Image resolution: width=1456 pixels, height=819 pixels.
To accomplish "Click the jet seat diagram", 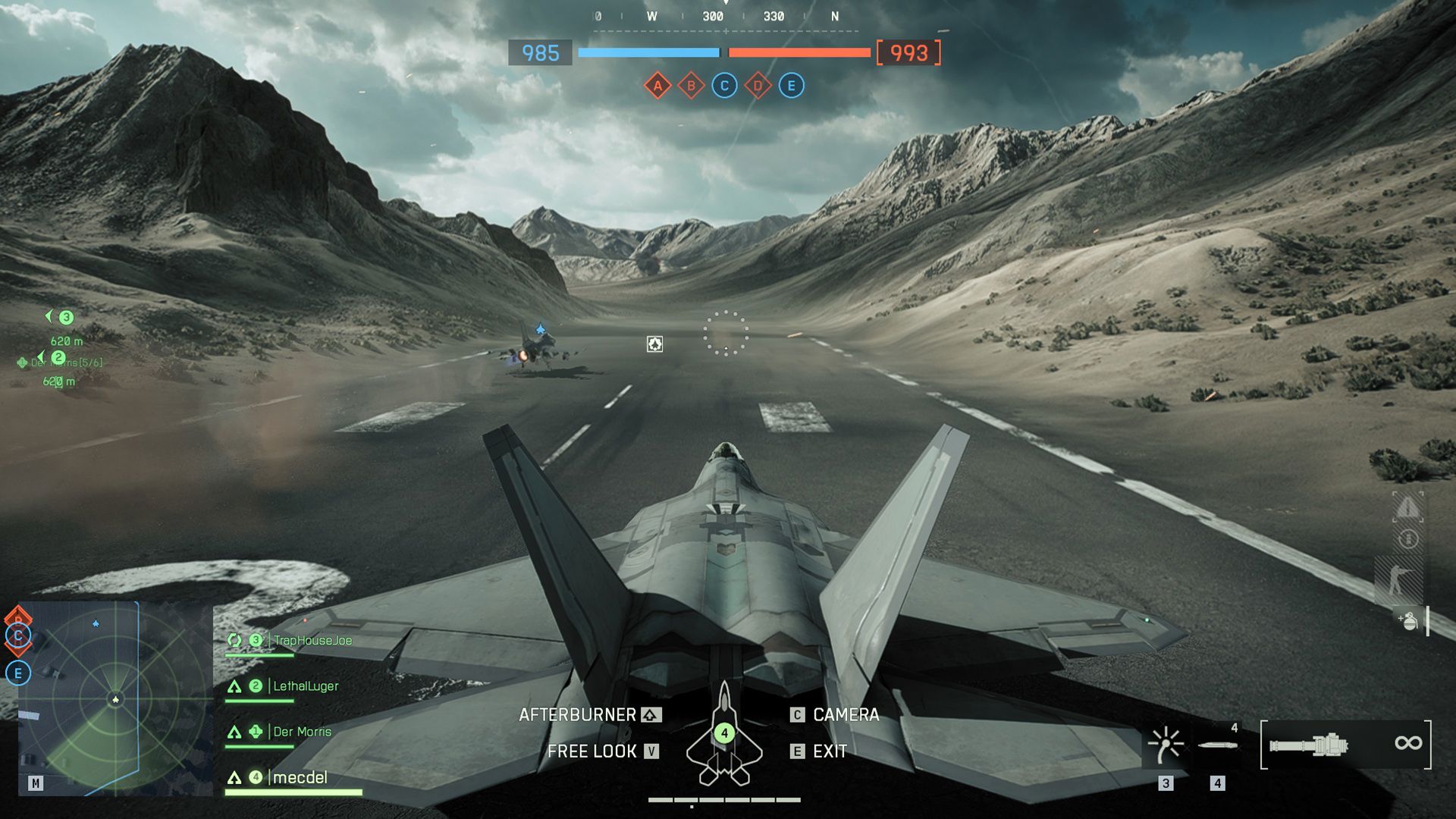I will pyautogui.click(x=724, y=736).
